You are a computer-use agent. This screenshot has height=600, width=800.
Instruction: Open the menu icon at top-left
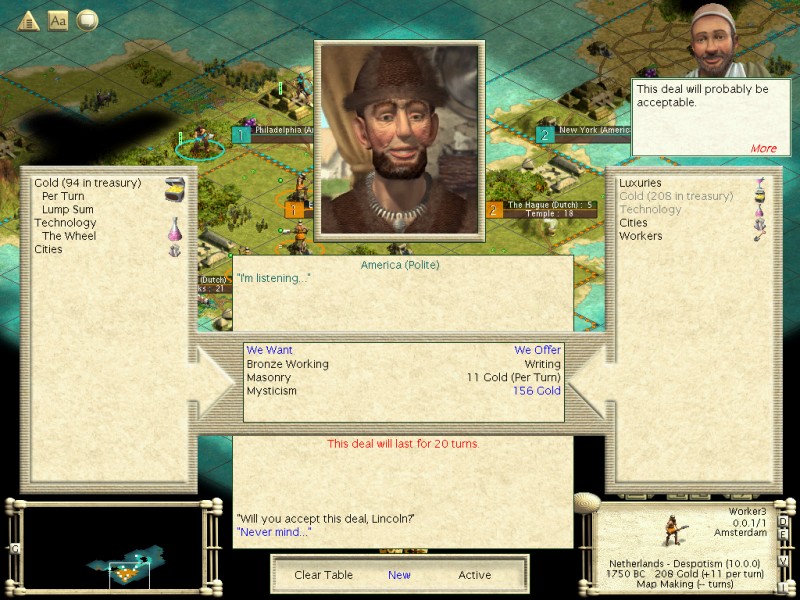pyautogui.click(x=28, y=20)
